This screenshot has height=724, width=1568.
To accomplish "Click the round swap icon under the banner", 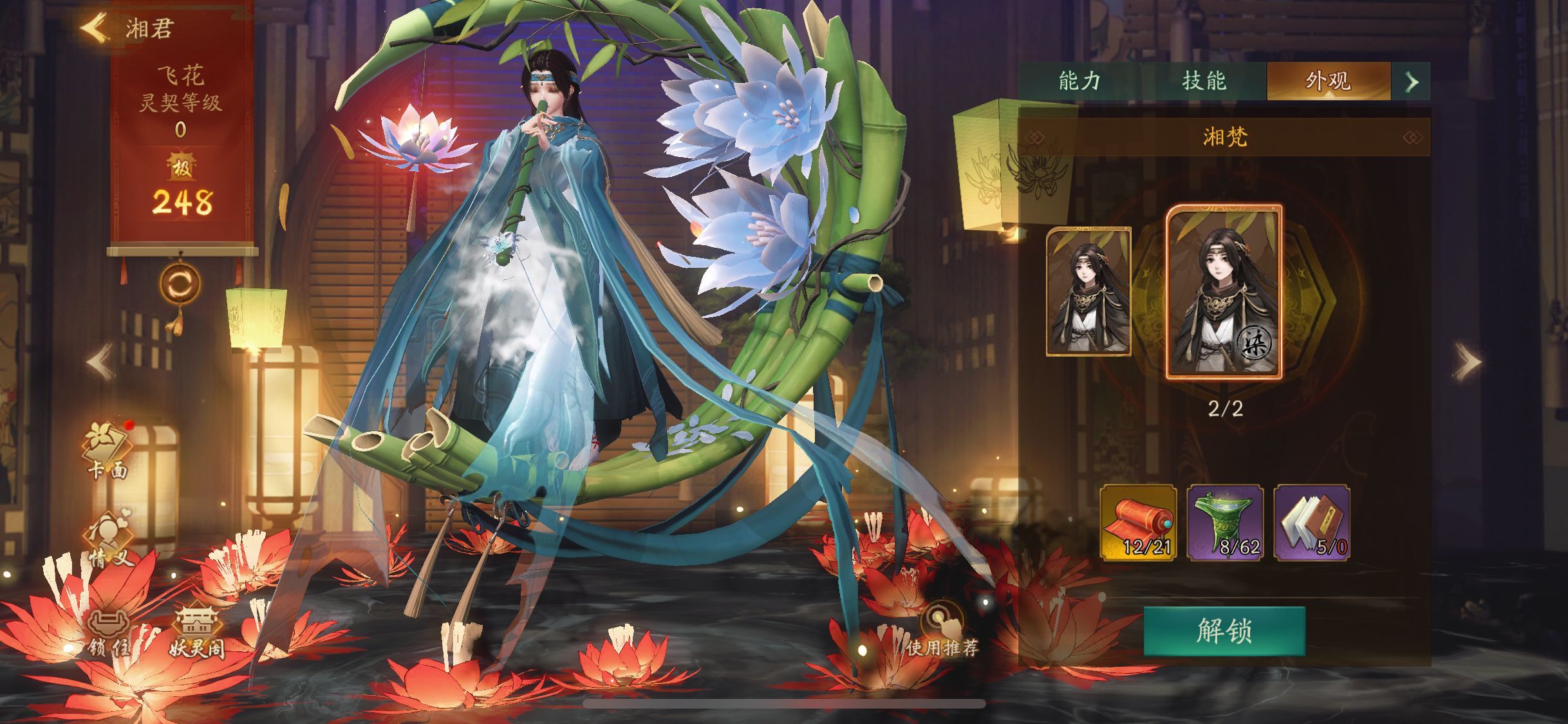I will 180,284.
